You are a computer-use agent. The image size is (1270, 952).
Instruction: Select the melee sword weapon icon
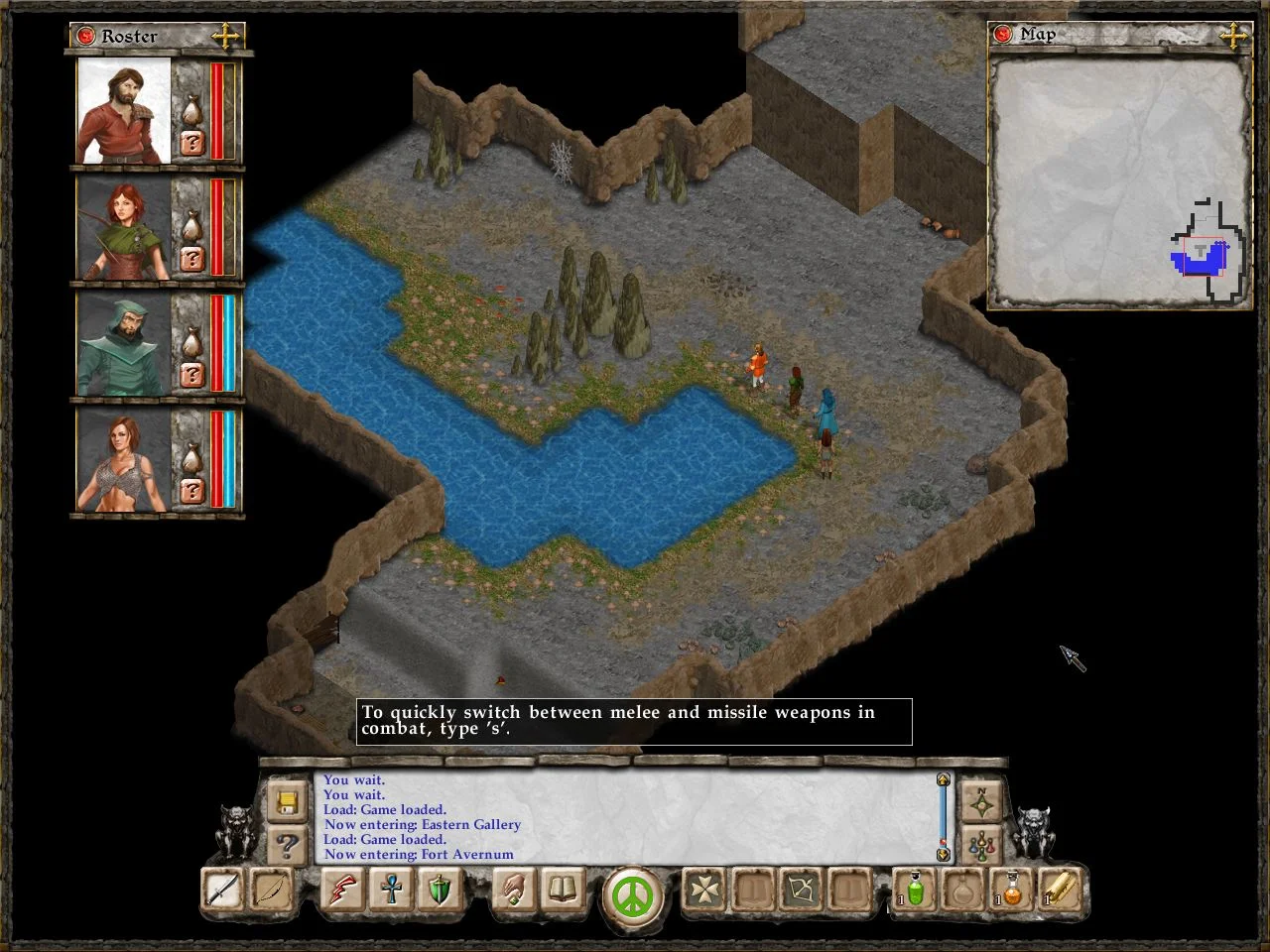221,891
